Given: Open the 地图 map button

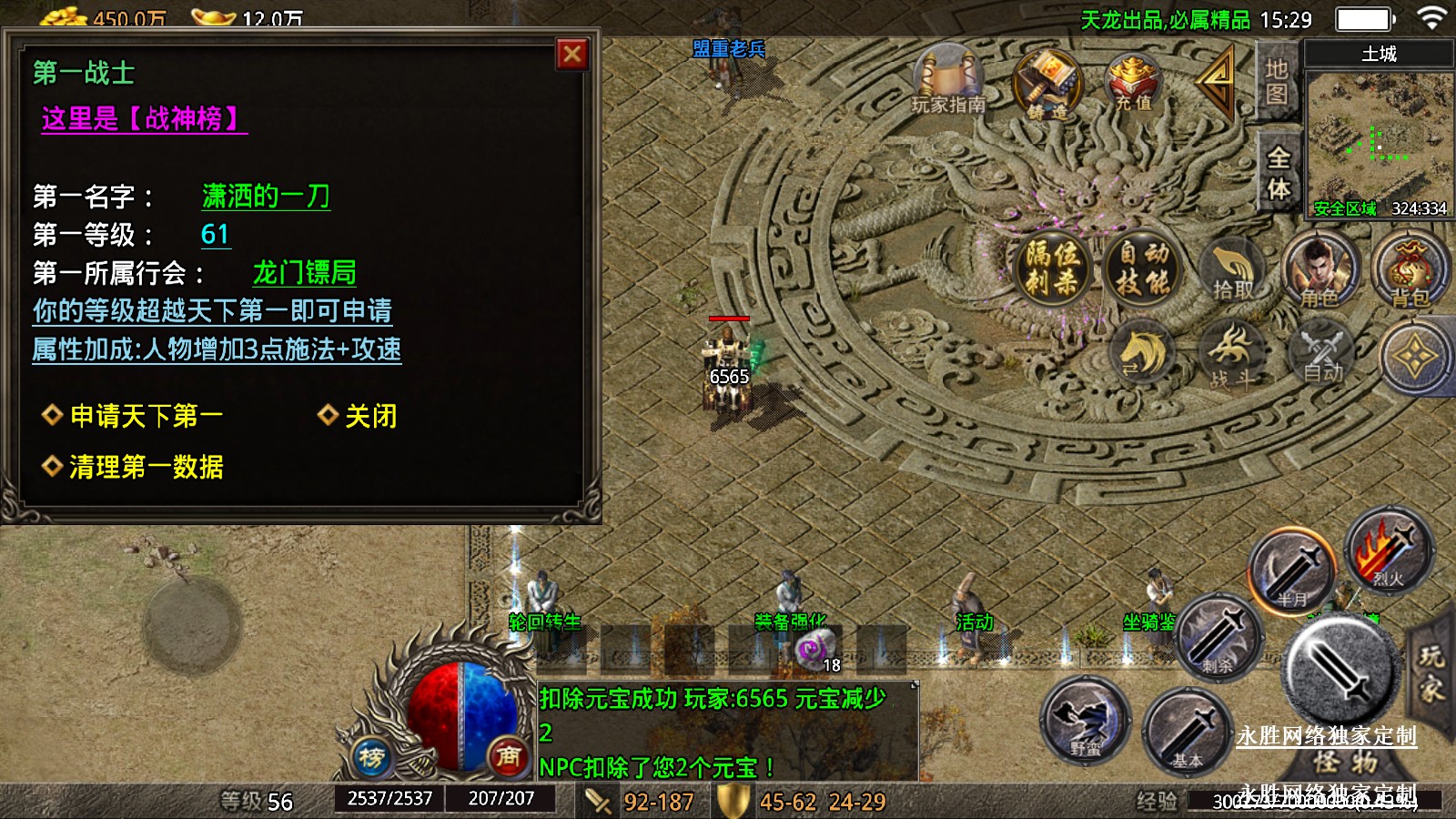Looking at the screenshot, I should (1276, 82).
